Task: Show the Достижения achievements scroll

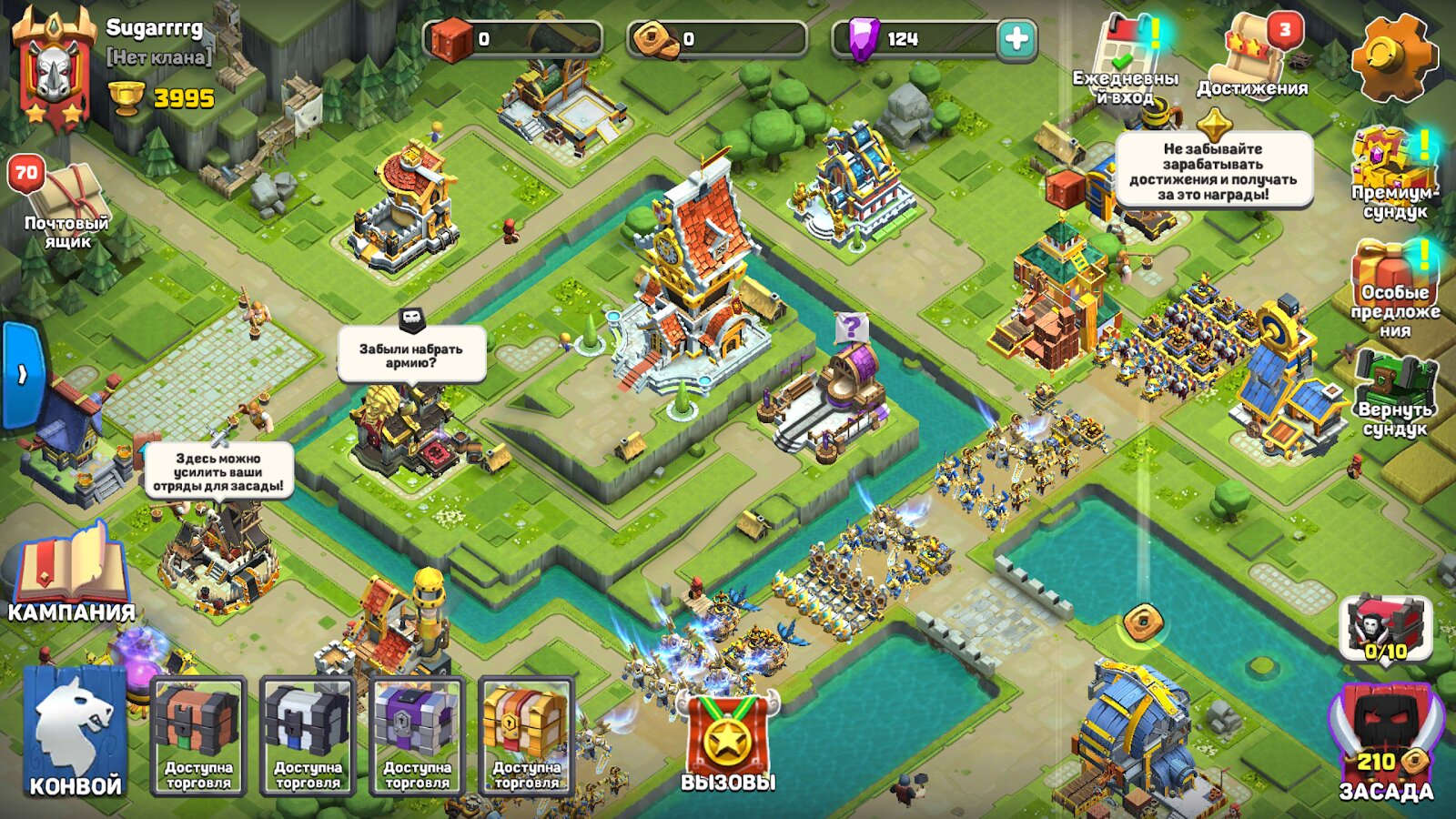Action: pos(1253,55)
